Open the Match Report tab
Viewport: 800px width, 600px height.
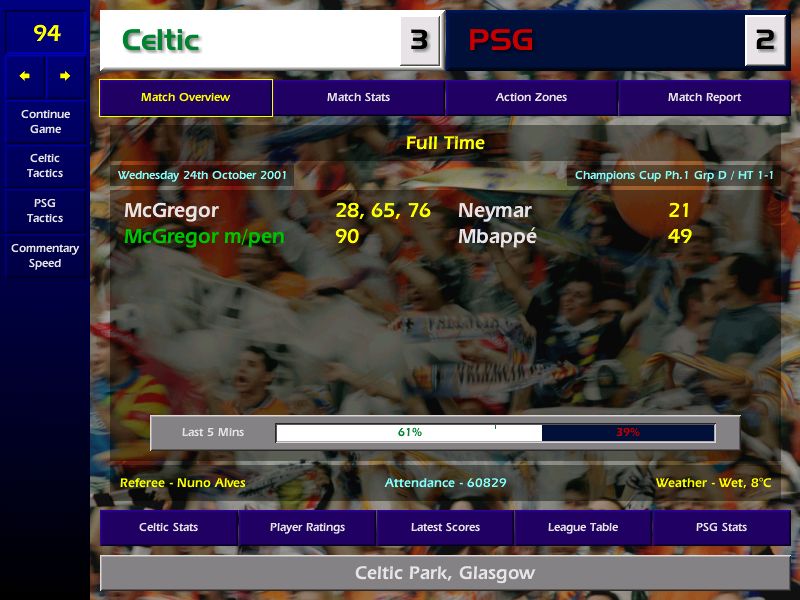click(704, 98)
